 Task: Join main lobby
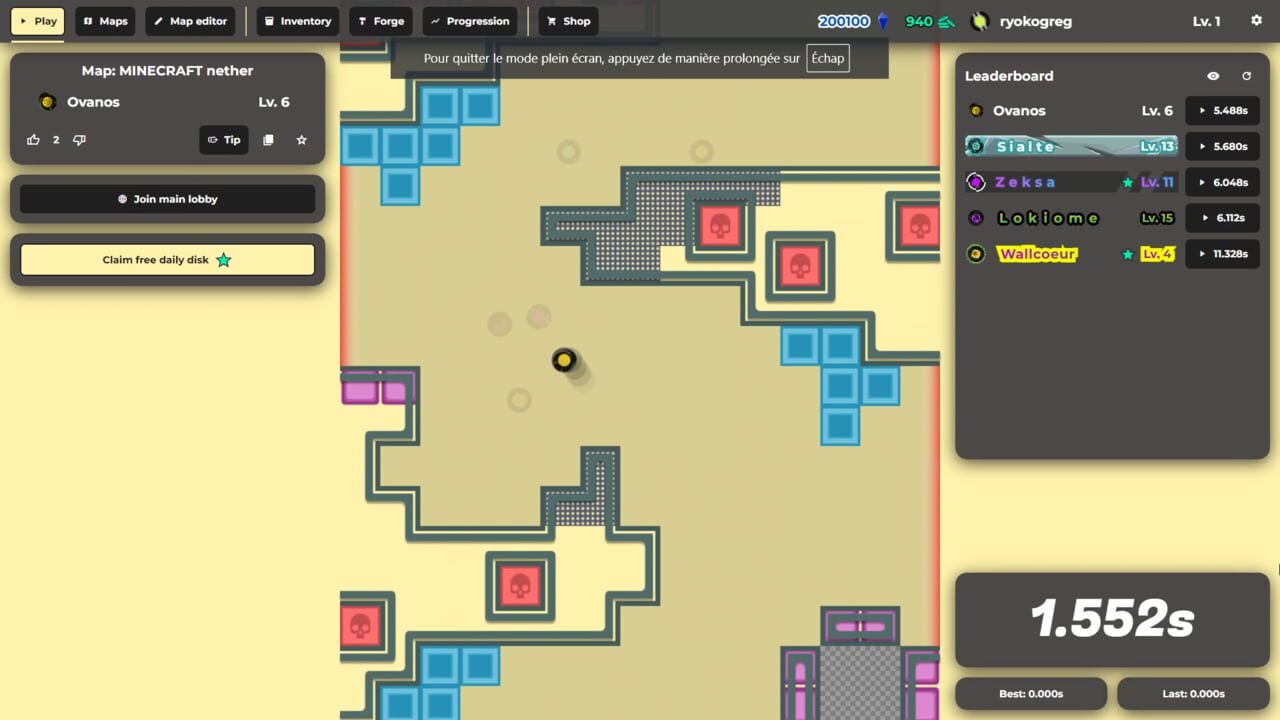pos(167,198)
